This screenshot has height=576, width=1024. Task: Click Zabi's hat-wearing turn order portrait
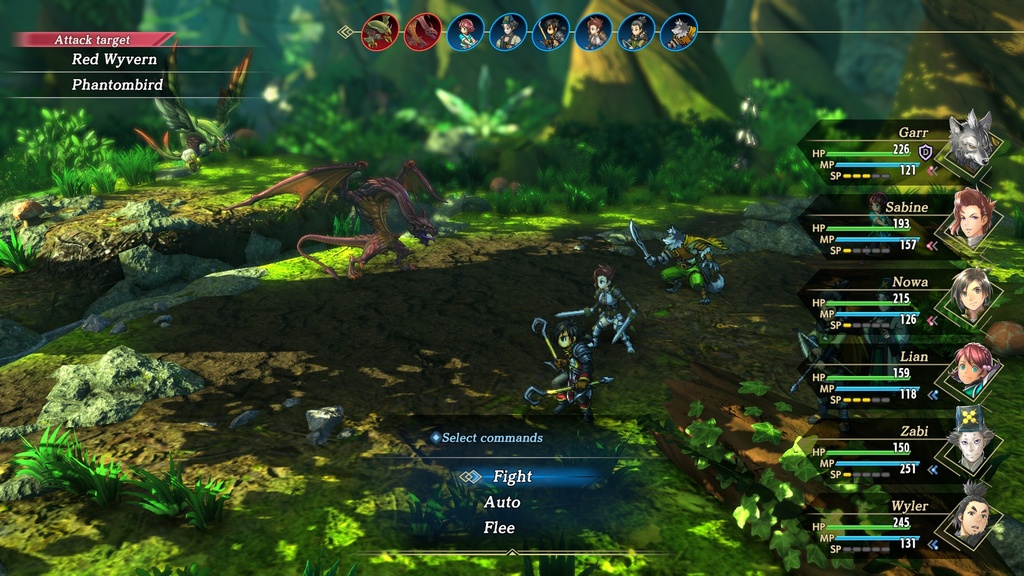click(x=508, y=32)
